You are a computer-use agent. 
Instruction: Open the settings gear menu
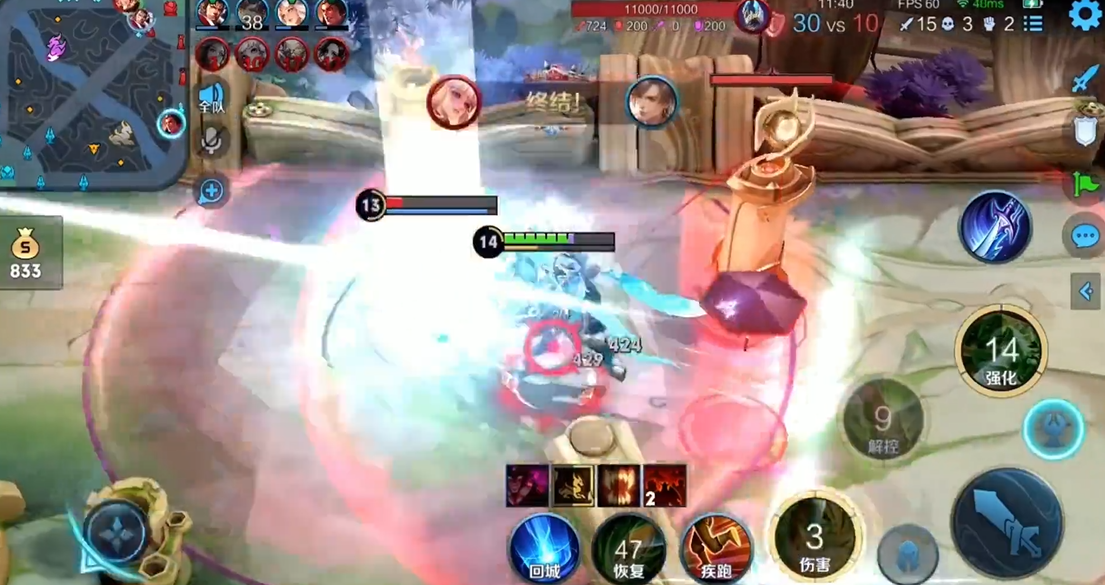pos(1085,15)
